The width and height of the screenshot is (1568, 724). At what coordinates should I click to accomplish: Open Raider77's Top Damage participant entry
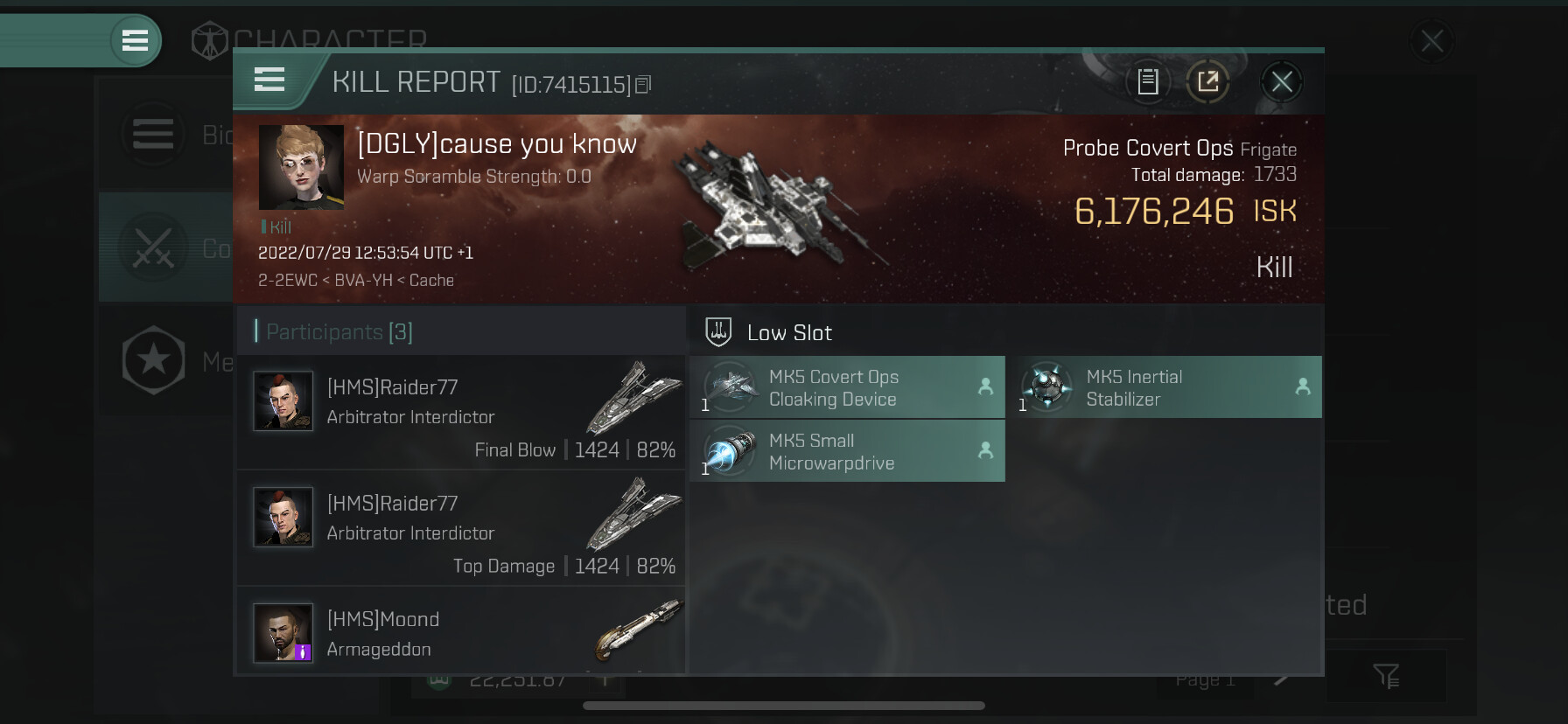click(461, 528)
